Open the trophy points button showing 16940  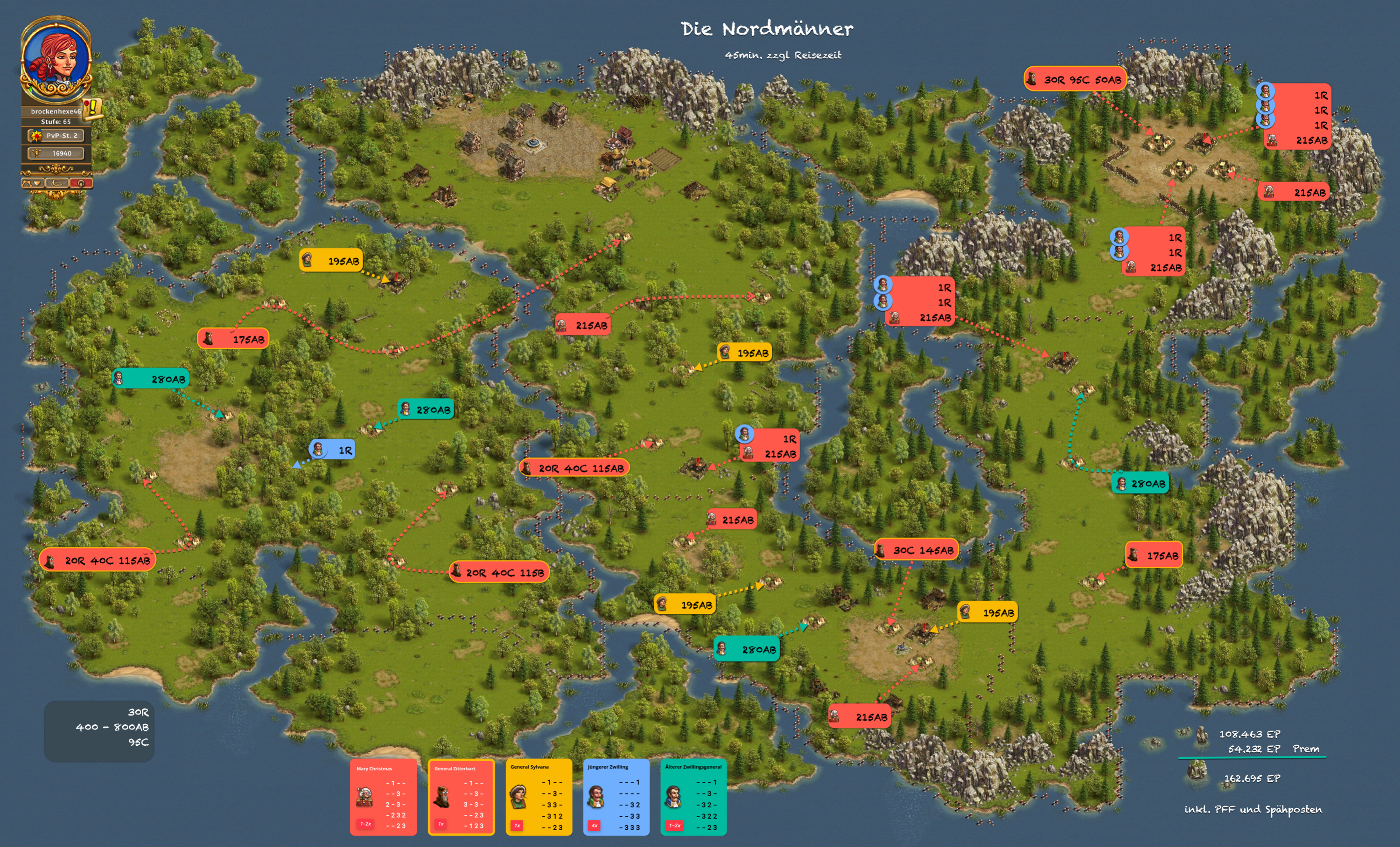[x=56, y=153]
